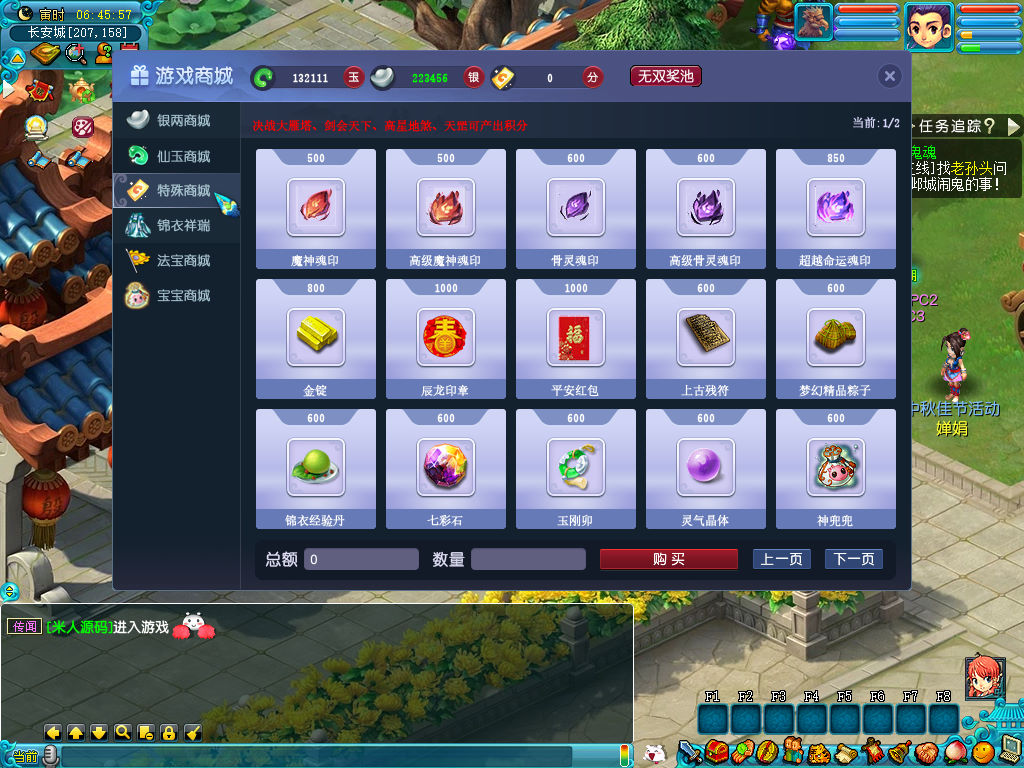This screenshot has height=768, width=1024.
Task: Choose the 平安红包 red envelope
Action: (x=576, y=338)
